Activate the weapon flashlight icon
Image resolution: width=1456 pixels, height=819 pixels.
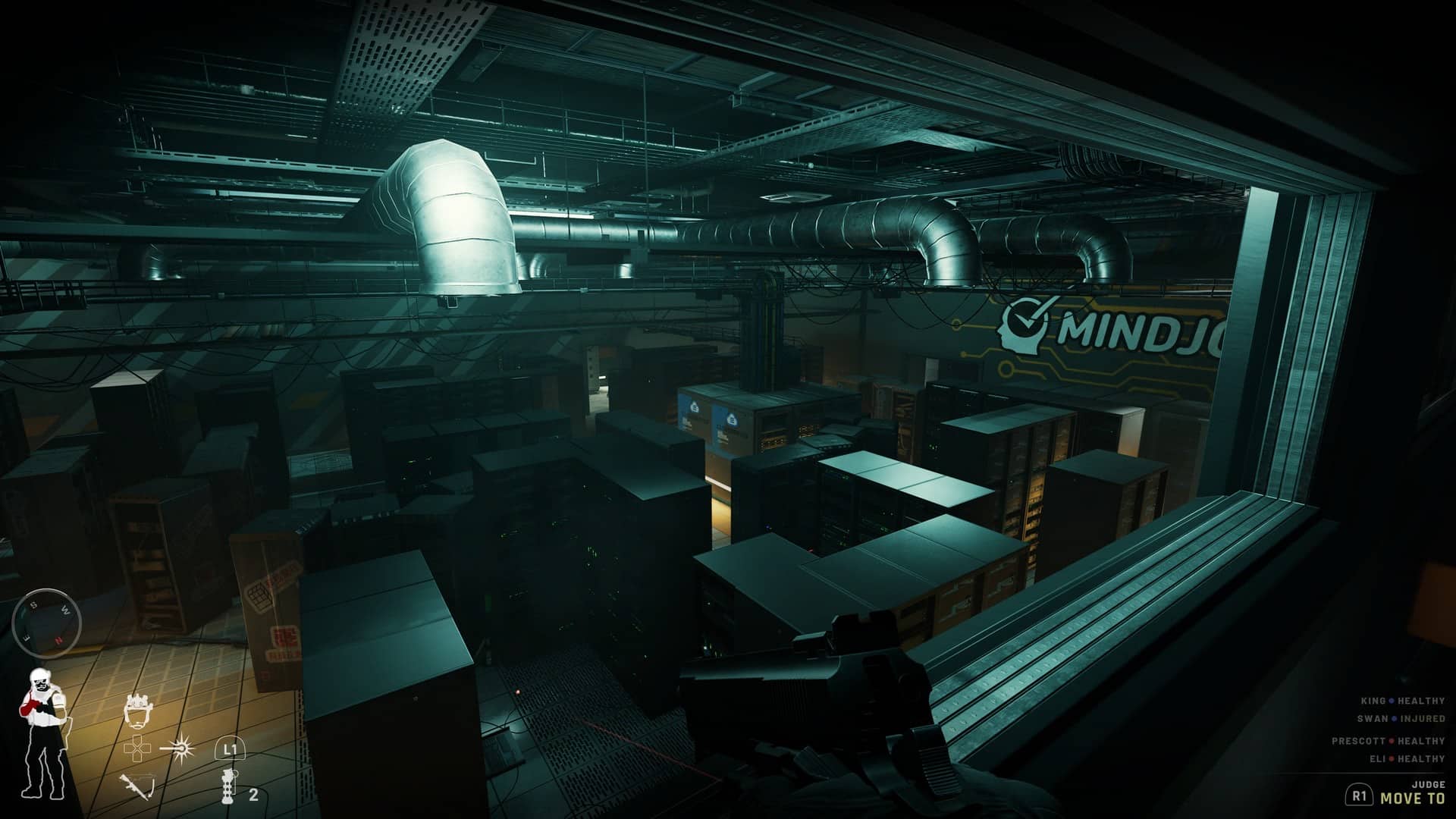(x=181, y=749)
